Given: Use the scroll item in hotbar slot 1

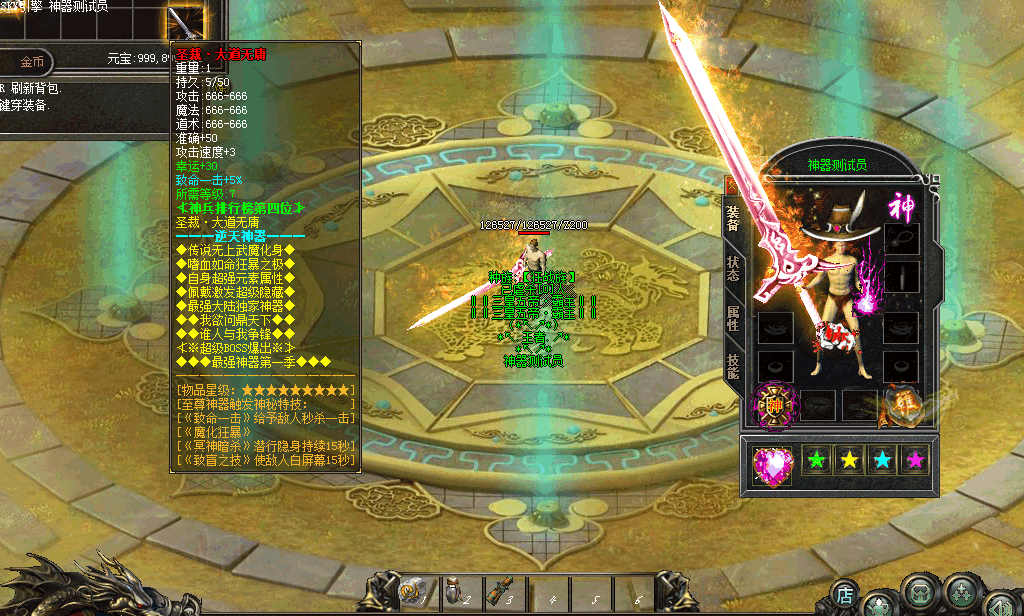Looking at the screenshot, I should click(414, 591).
